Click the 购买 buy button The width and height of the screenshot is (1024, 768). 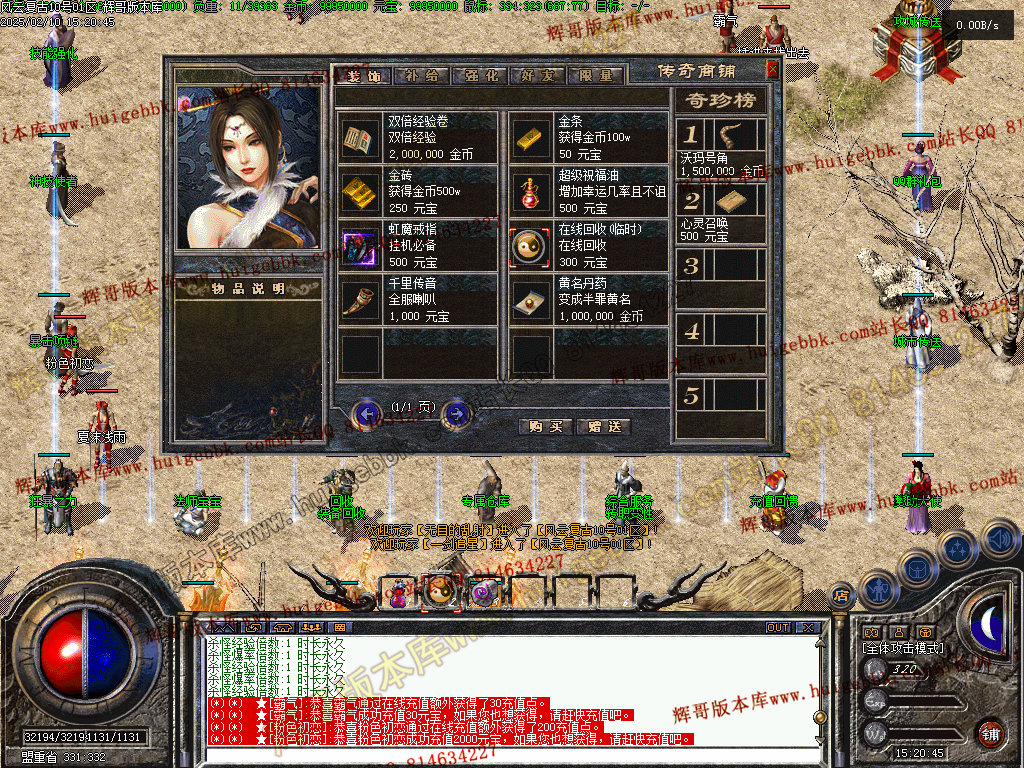tap(546, 426)
